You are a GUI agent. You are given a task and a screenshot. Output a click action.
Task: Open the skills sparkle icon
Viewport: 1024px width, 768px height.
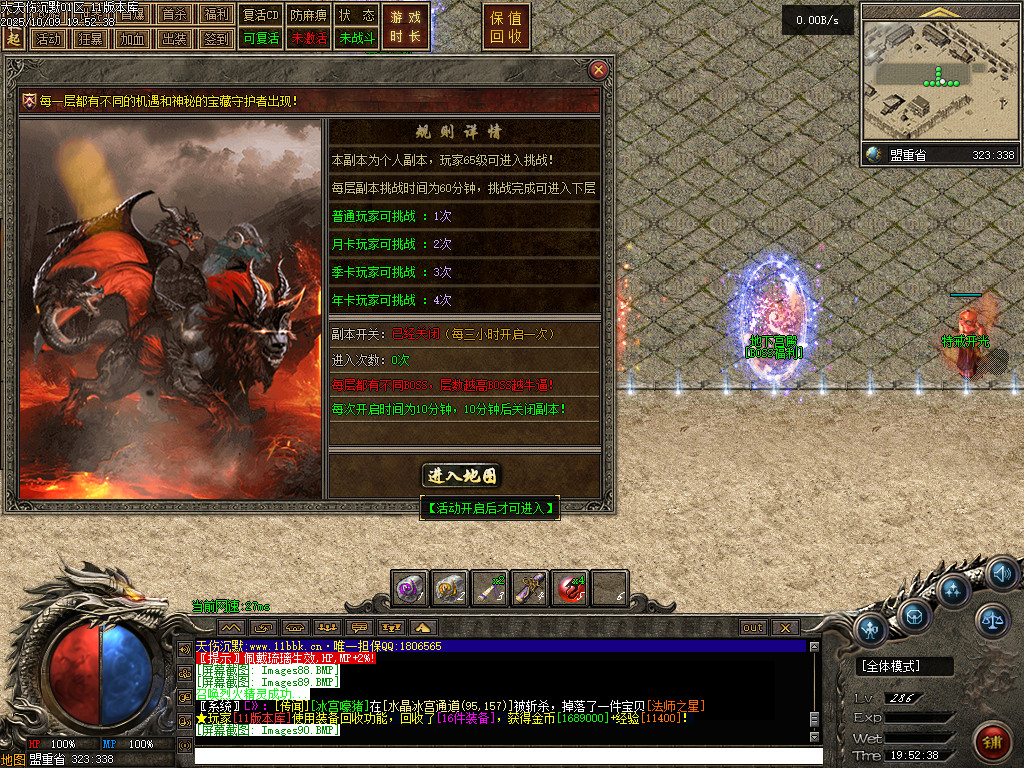point(953,590)
